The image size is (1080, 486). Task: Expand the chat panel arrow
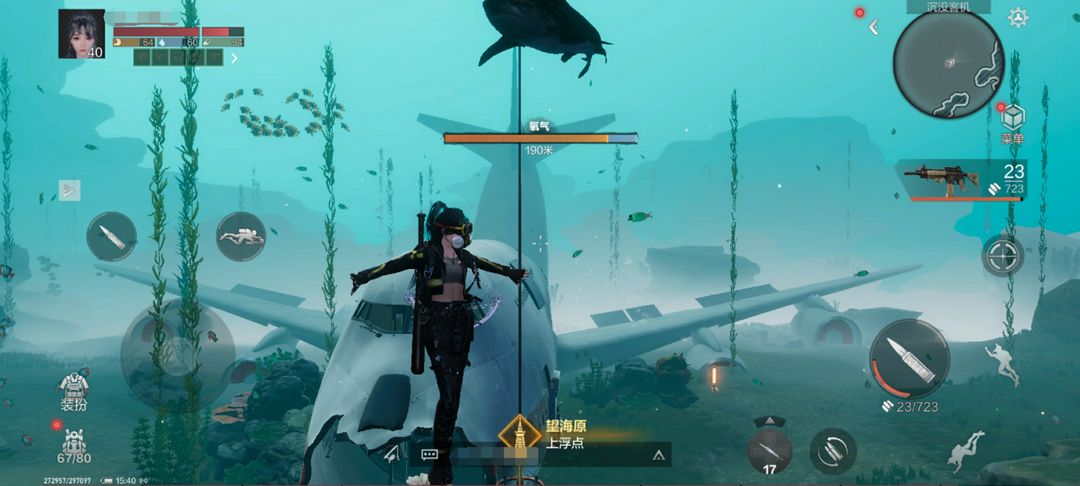point(658,454)
